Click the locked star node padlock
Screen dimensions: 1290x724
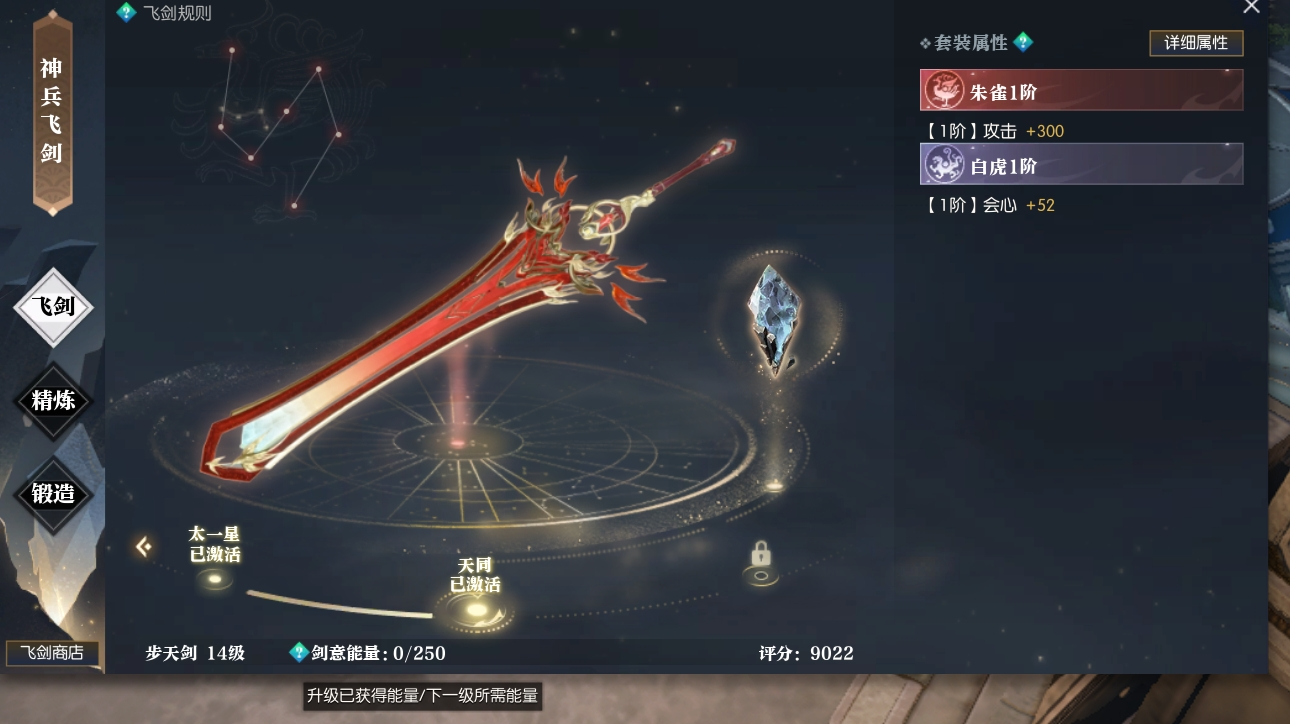click(x=761, y=554)
